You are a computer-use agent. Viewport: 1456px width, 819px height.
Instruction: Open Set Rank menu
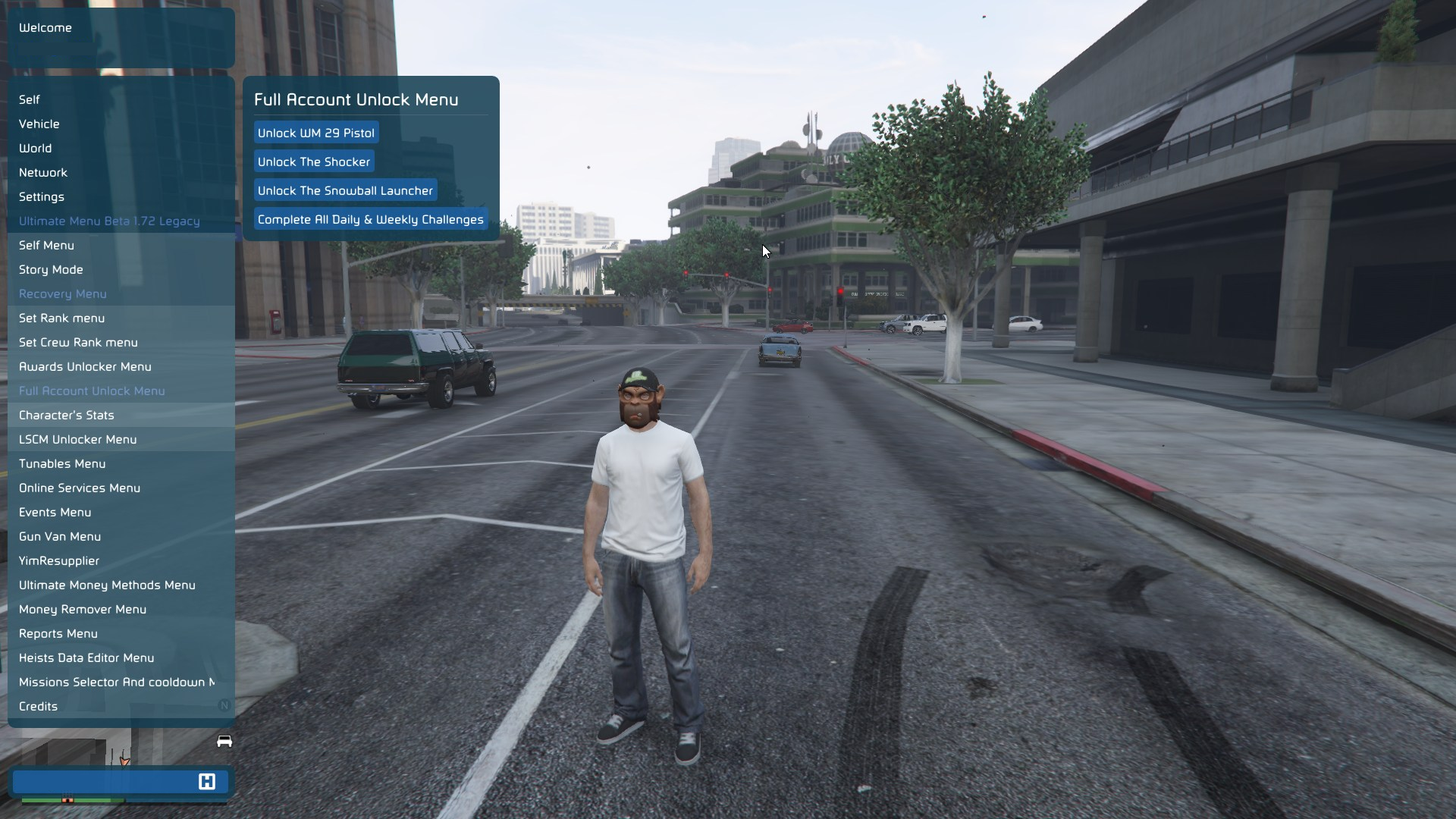pos(61,318)
